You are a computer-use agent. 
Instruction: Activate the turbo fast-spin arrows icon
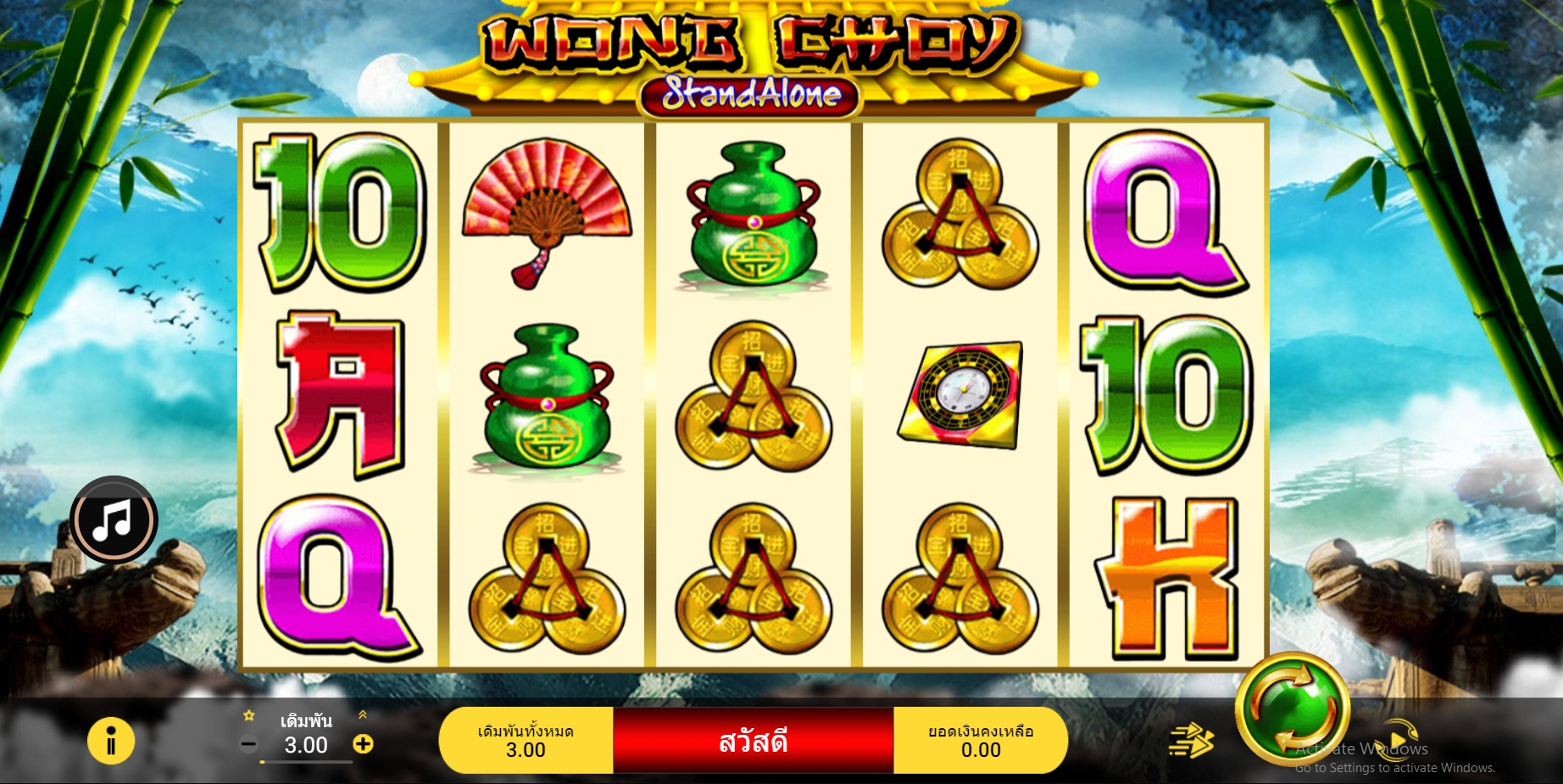tap(1191, 740)
